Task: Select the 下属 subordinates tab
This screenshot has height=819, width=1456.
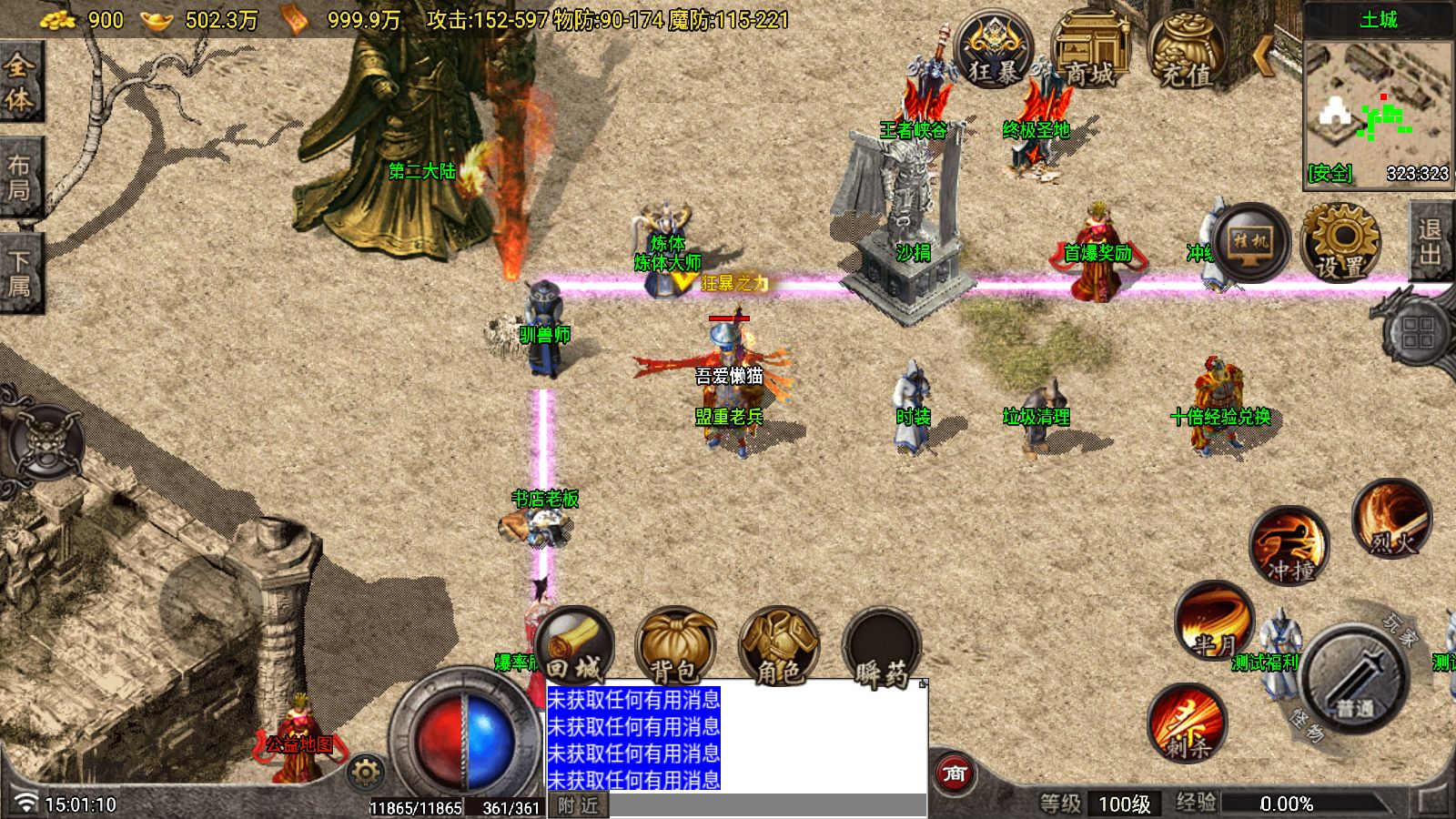Action: [x=20, y=273]
